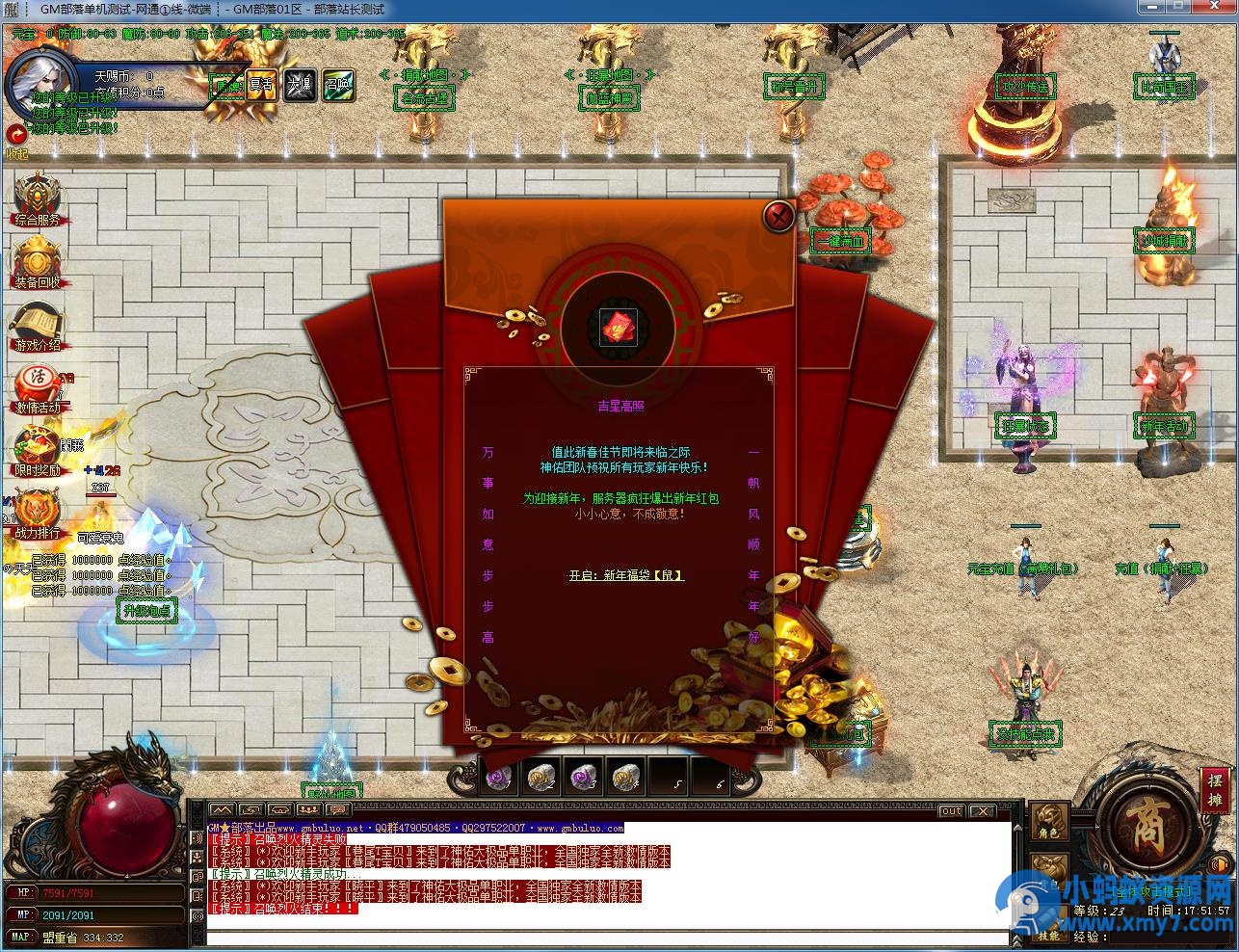
Task: Focus the chat input field
Action: [x=607, y=939]
